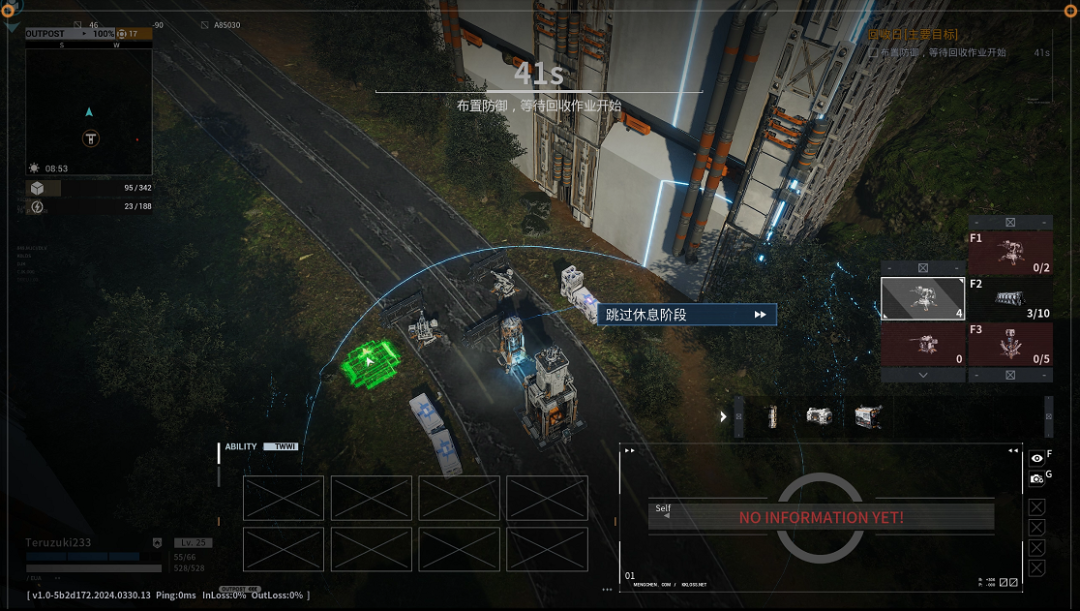Click the OUTPOST status label
This screenshot has width=1080, height=611.
[x=45, y=34]
